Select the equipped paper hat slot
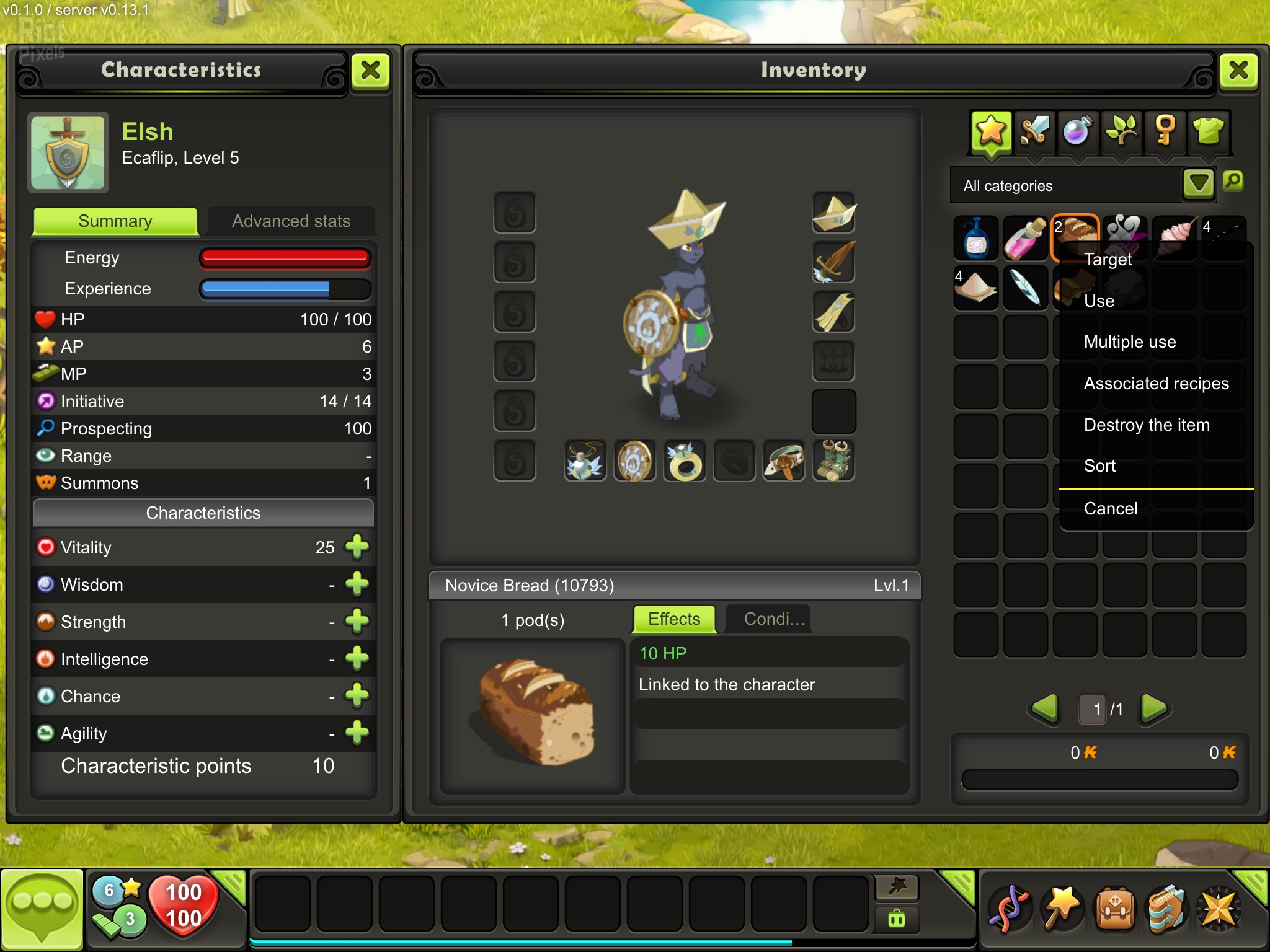The height and width of the screenshot is (952, 1270). [x=833, y=213]
